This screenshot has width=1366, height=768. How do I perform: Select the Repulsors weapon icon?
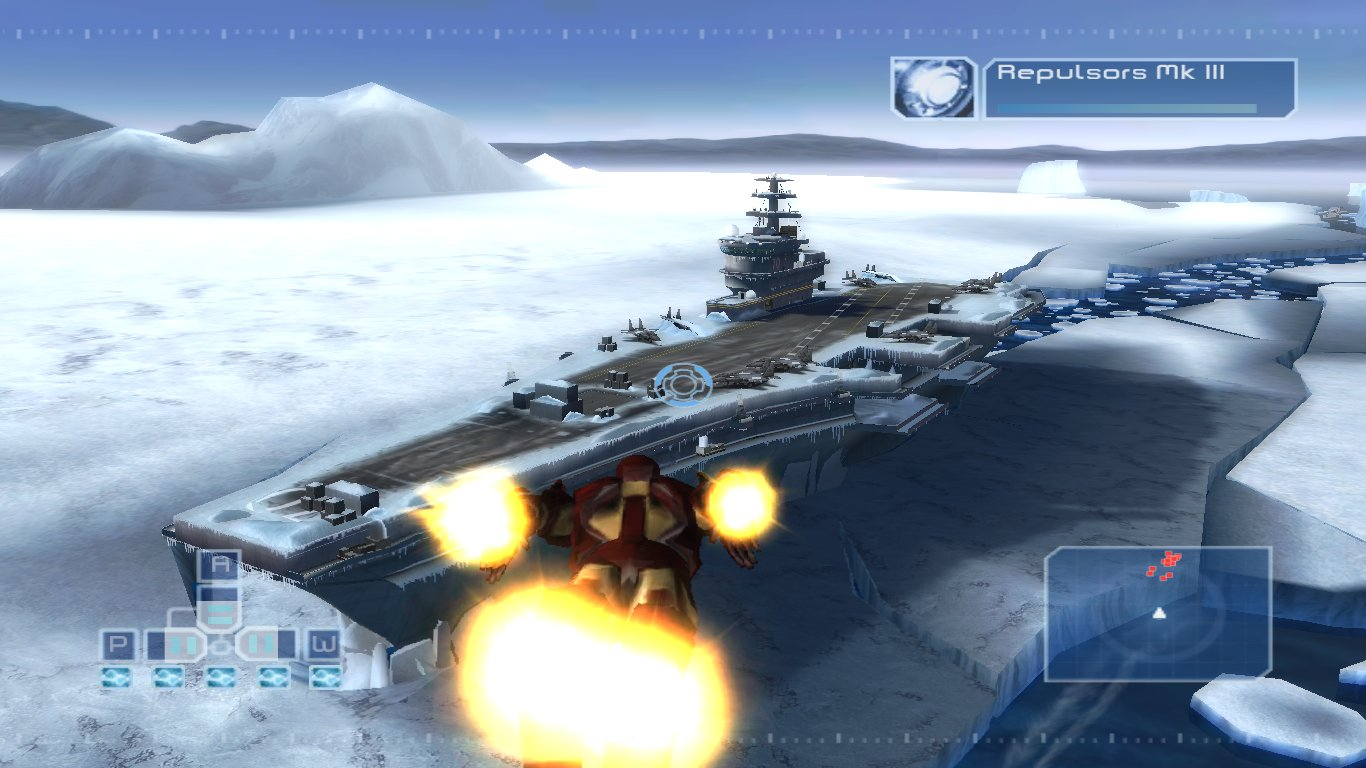point(933,88)
